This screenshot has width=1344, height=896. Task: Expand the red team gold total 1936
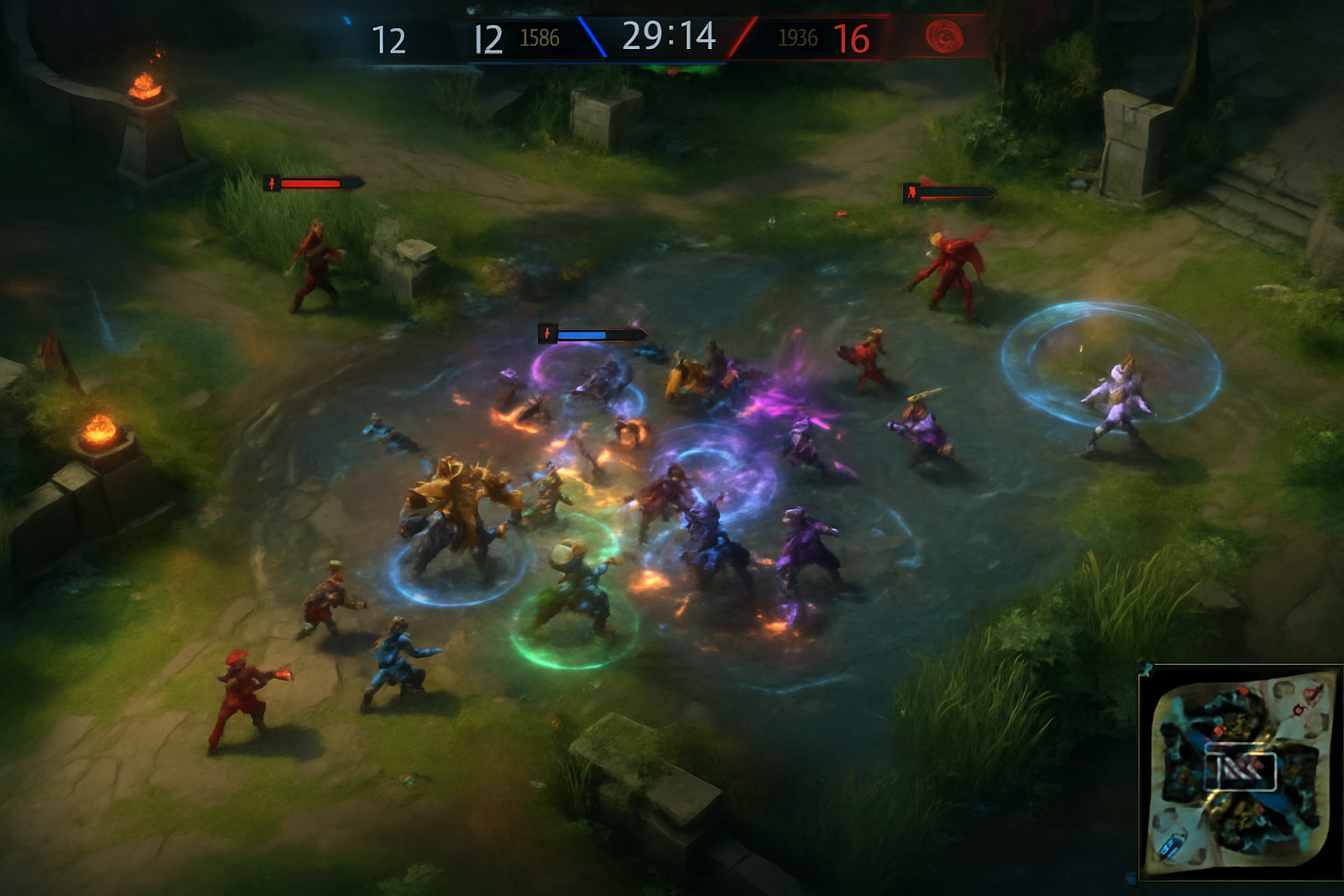(x=798, y=38)
